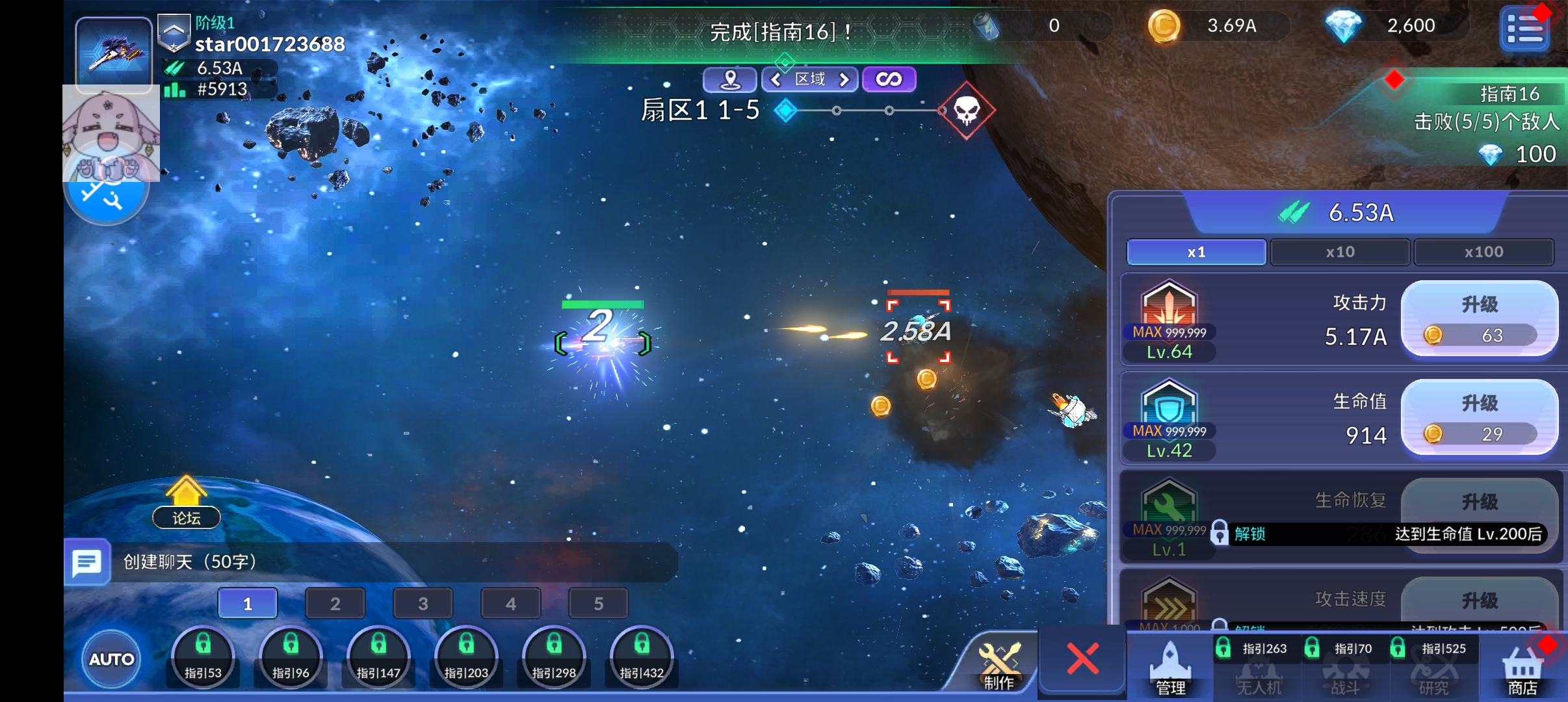The width and height of the screenshot is (1568, 702).
Task: Challenge the skull boss stage marker
Action: click(967, 111)
